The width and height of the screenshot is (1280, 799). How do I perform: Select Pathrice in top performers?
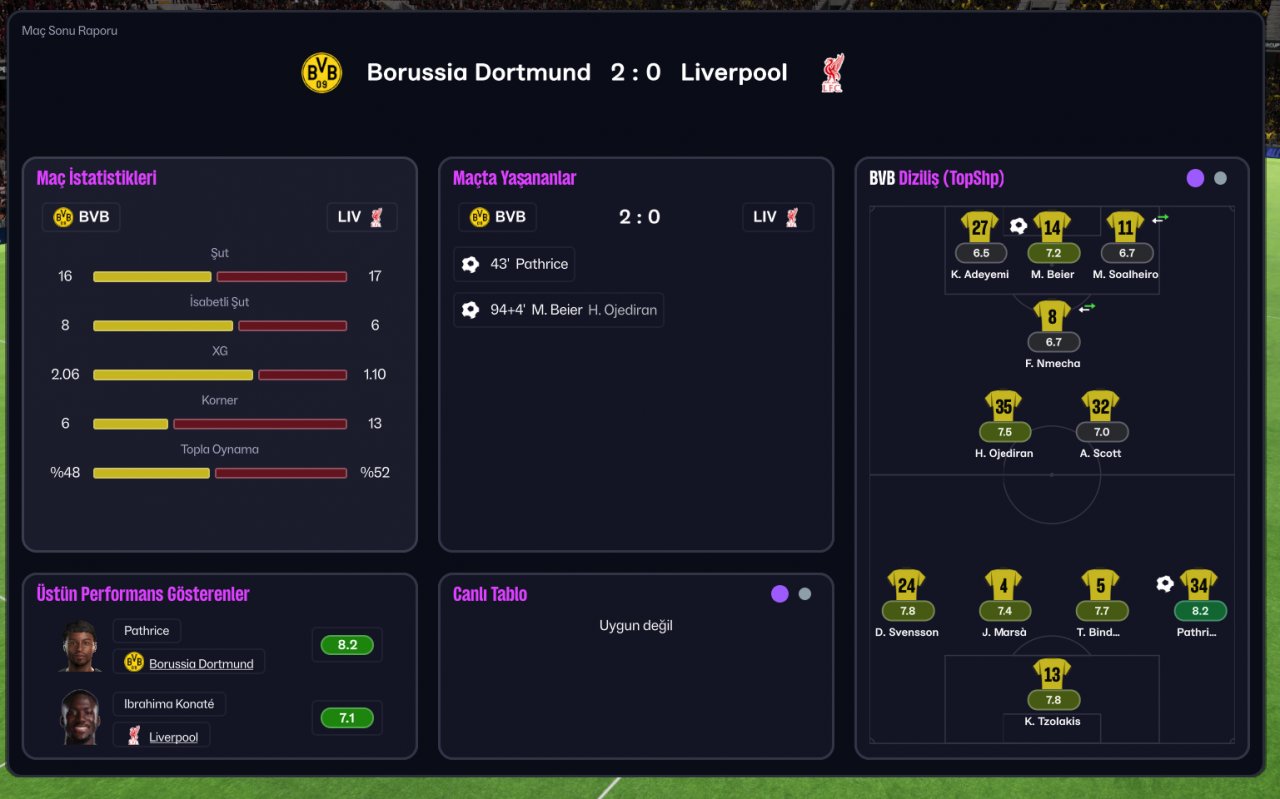coord(147,631)
